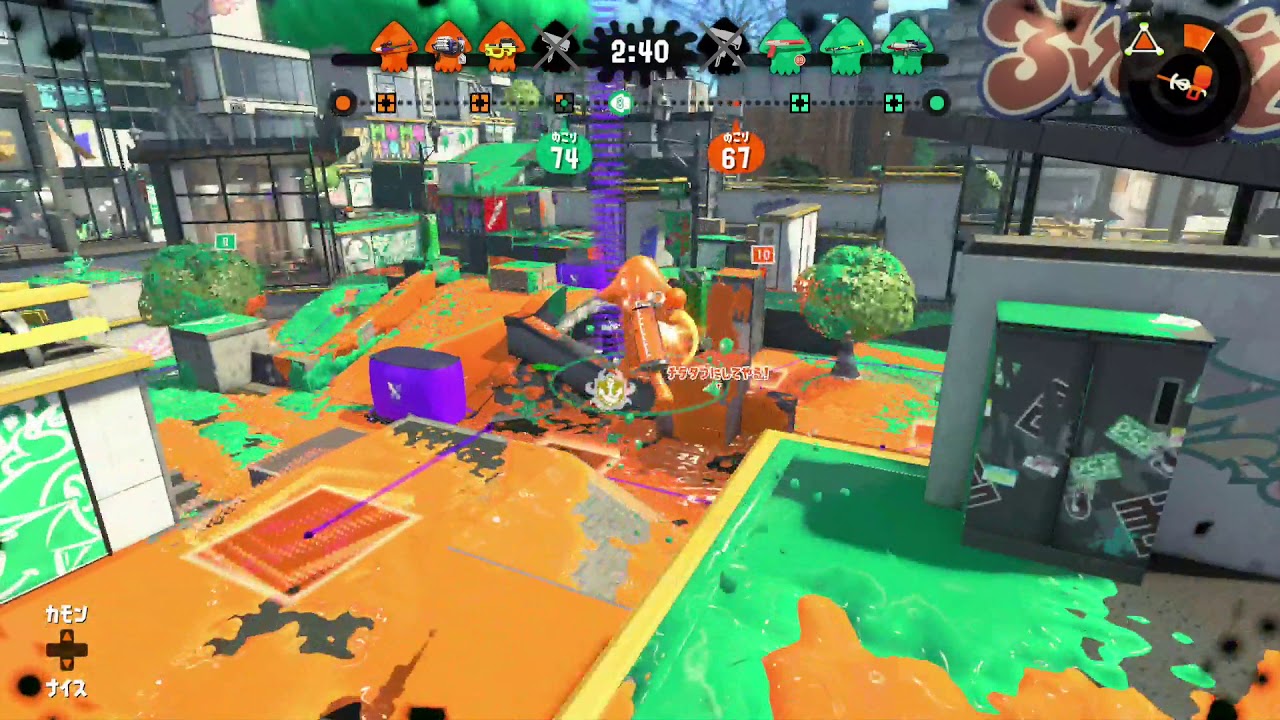
Task: Click the splatted orange squid with crossed swords
Action: tap(558, 45)
